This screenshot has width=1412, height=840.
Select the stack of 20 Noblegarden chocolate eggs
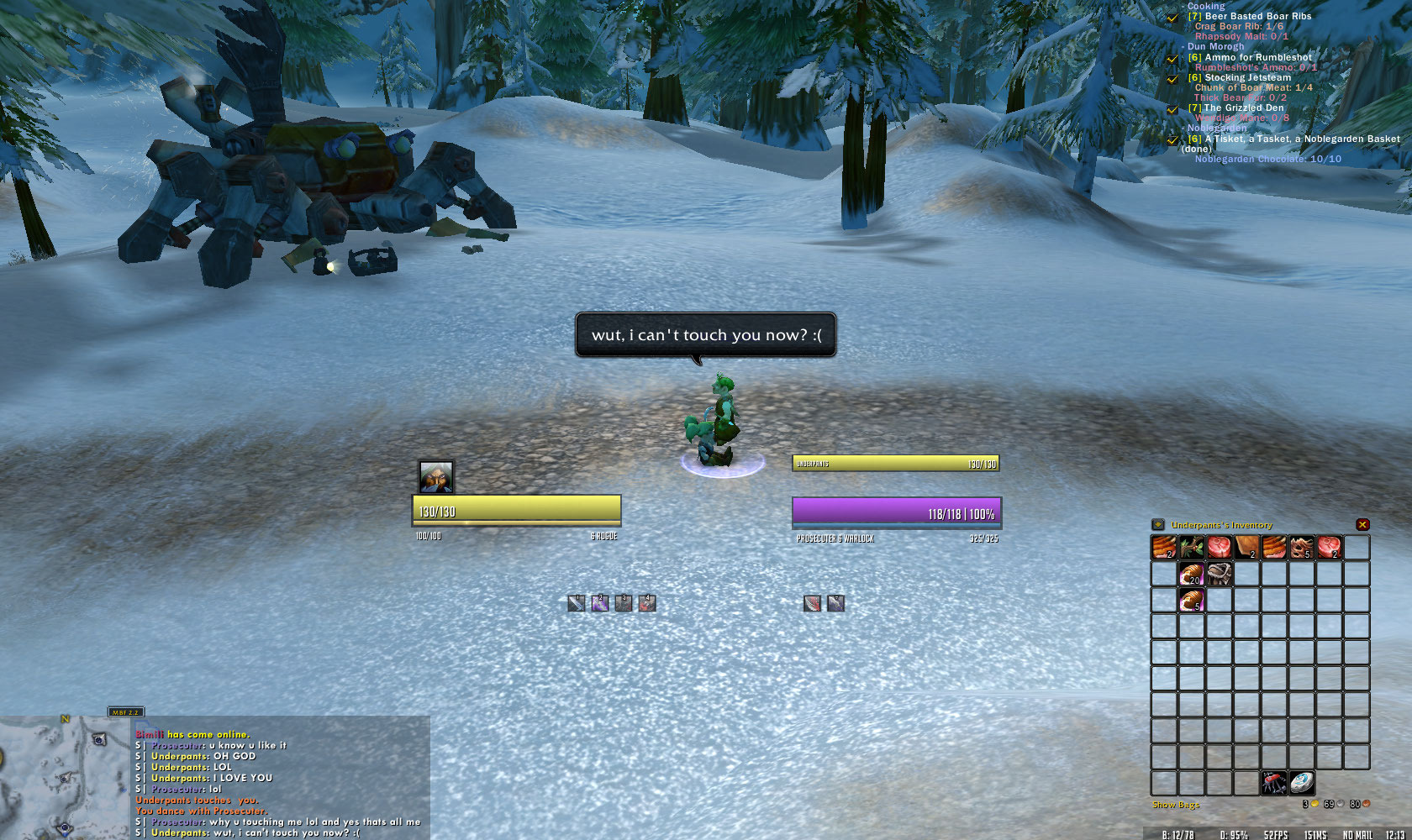coord(1190,575)
